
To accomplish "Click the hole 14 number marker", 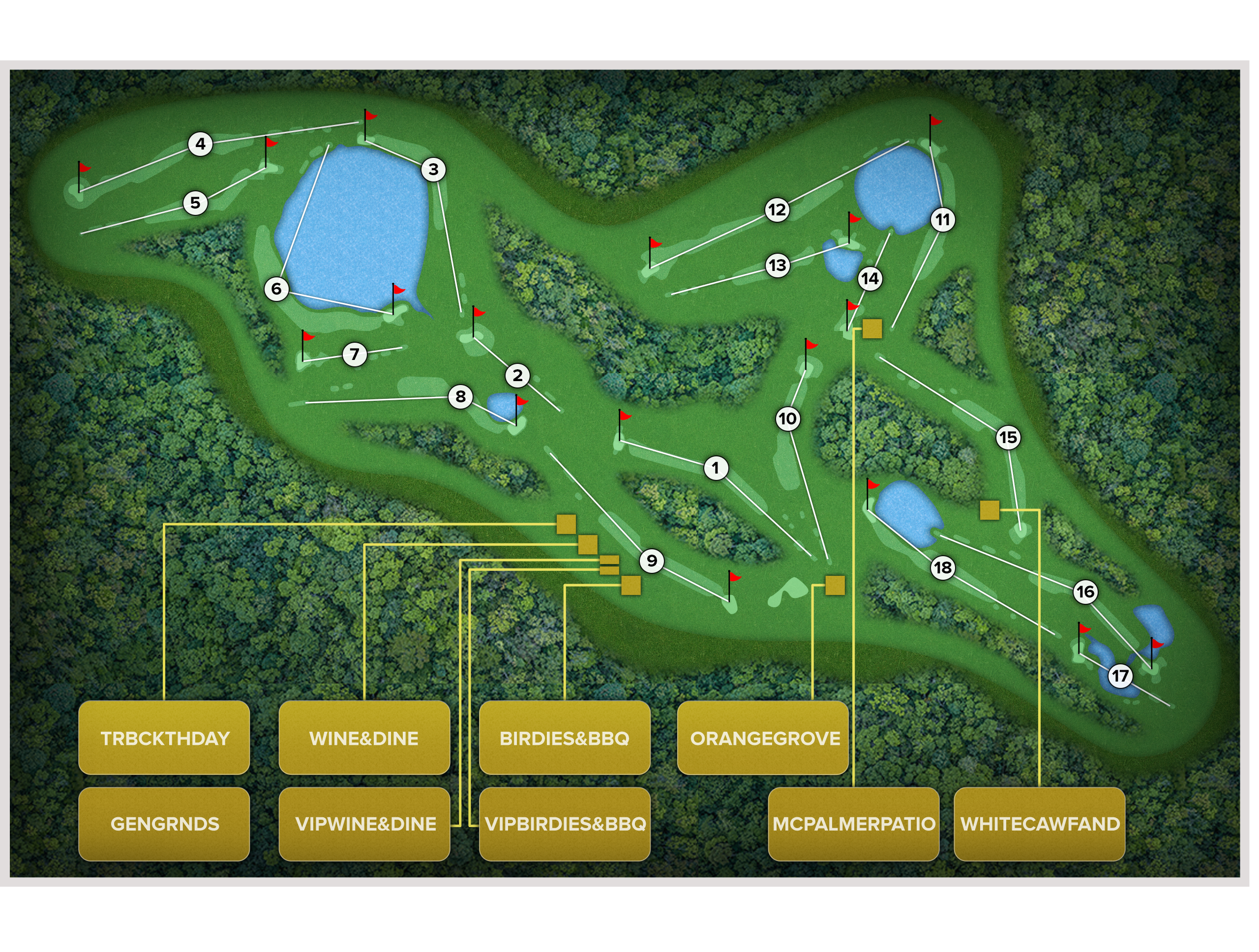I will click(869, 278).
